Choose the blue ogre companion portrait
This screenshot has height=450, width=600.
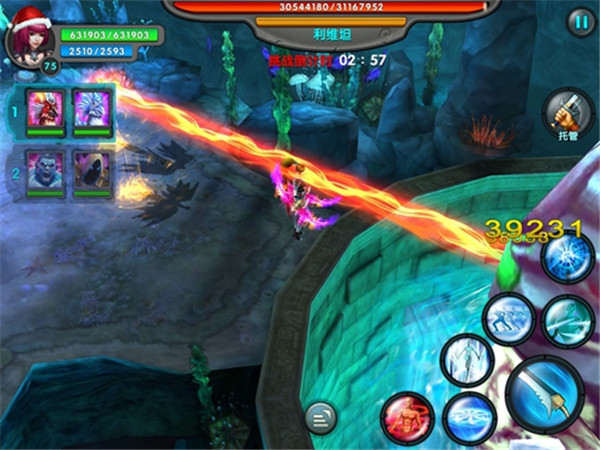pyautogui.click(x=46, y=170)
